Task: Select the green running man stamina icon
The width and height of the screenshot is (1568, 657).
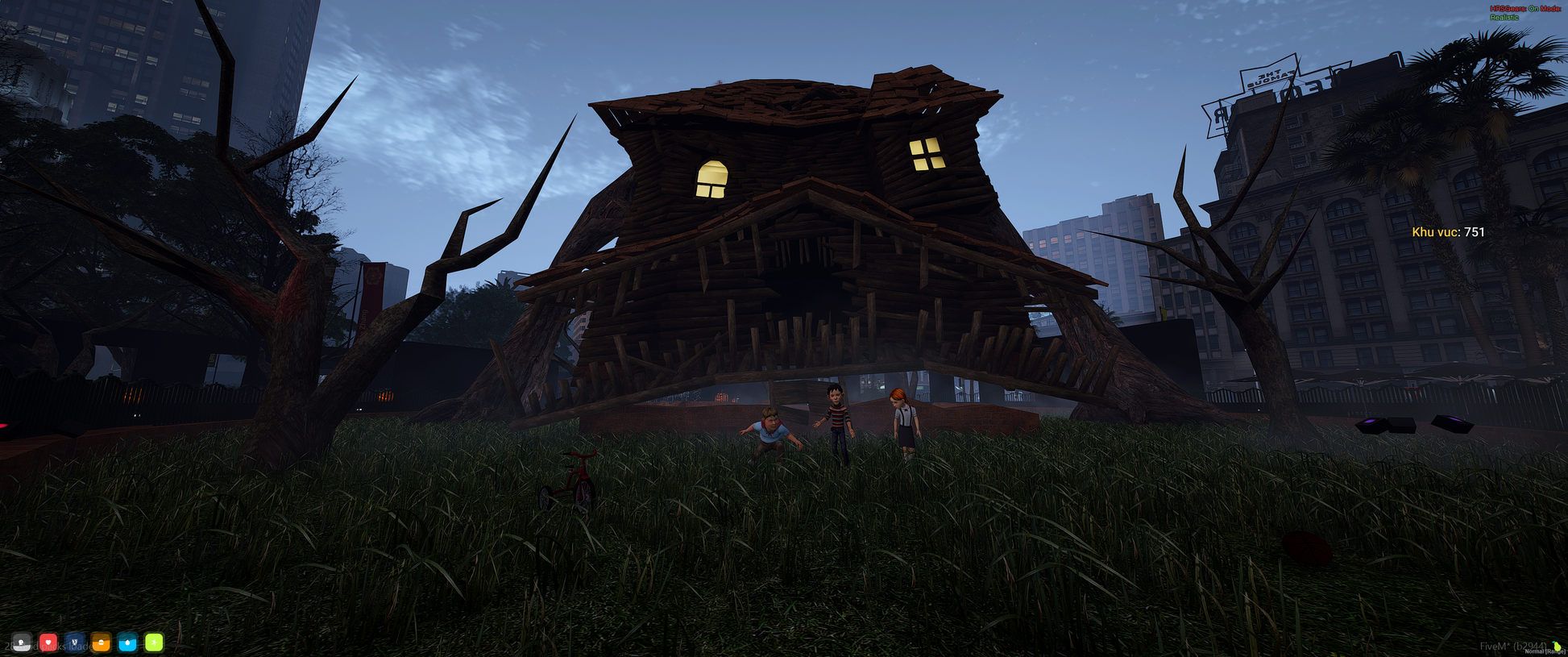Action: (x=154, y=642)
